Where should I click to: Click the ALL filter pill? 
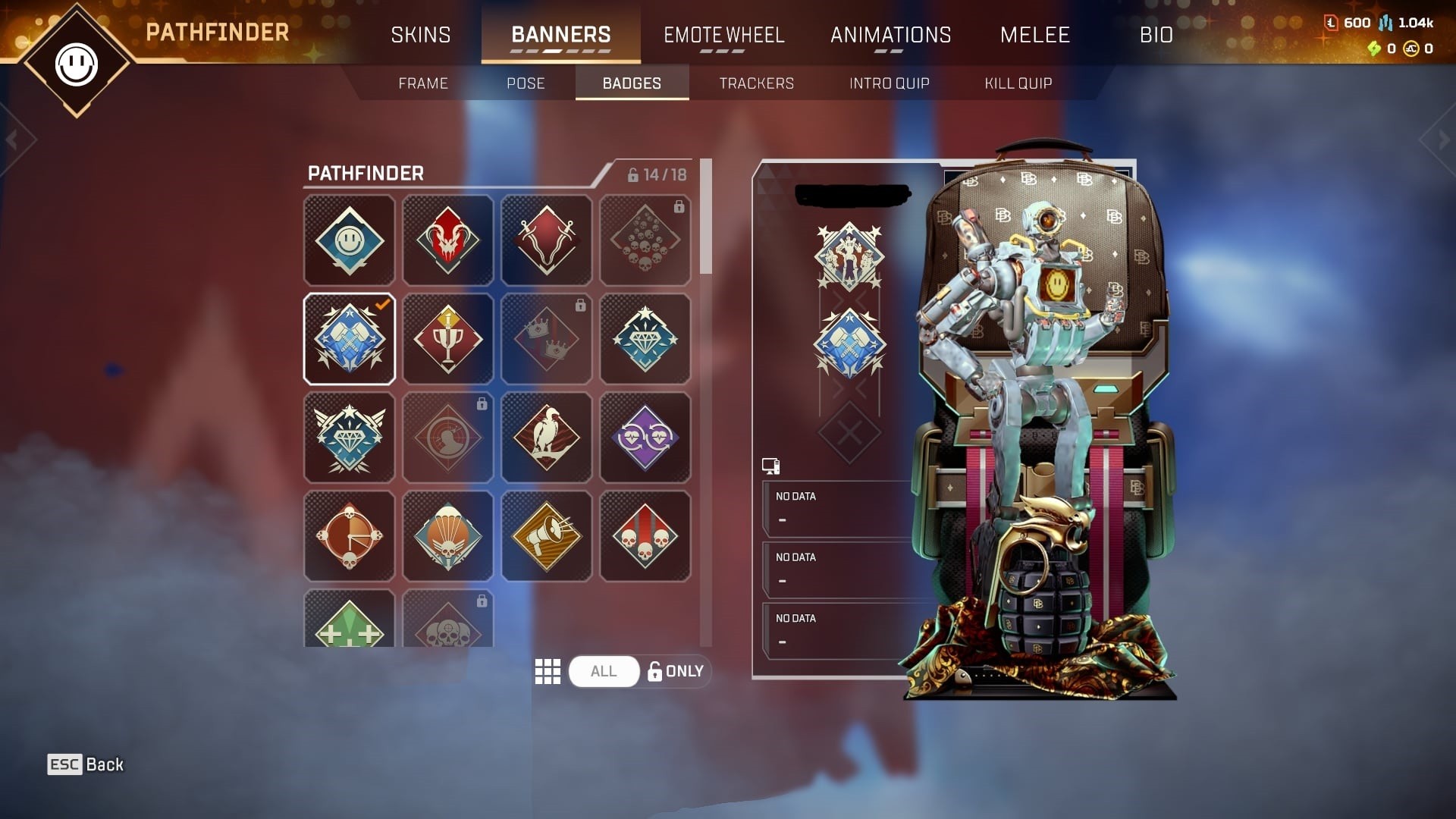pos(604,671)
